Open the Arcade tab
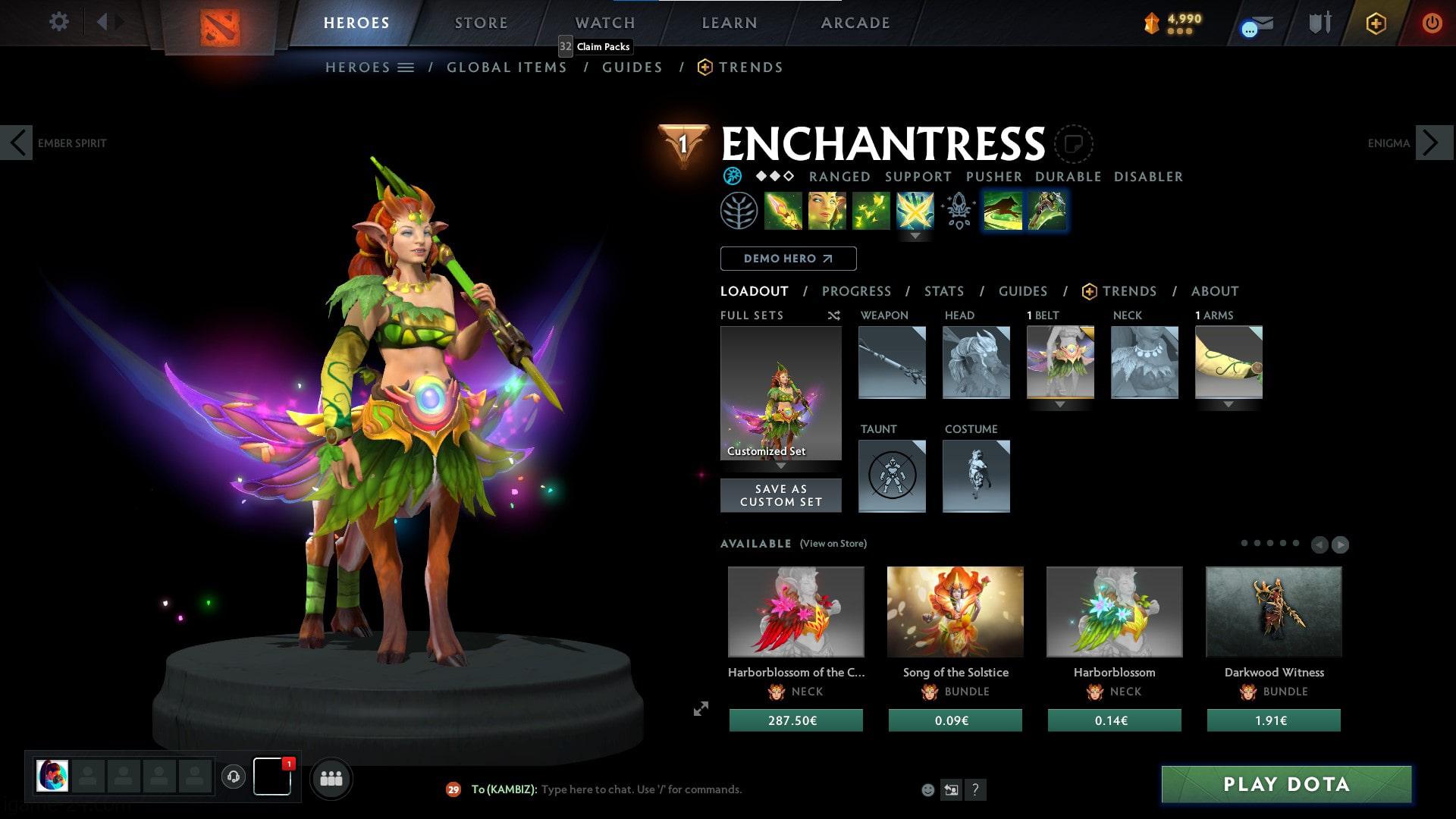This screenshot has width=1456, height=819. tap(855, 23)
